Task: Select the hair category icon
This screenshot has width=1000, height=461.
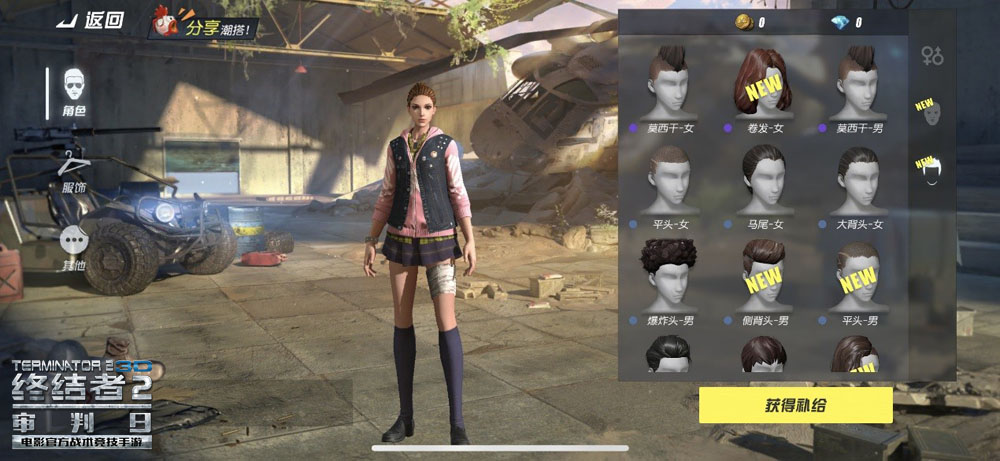Action: point(930,170)
